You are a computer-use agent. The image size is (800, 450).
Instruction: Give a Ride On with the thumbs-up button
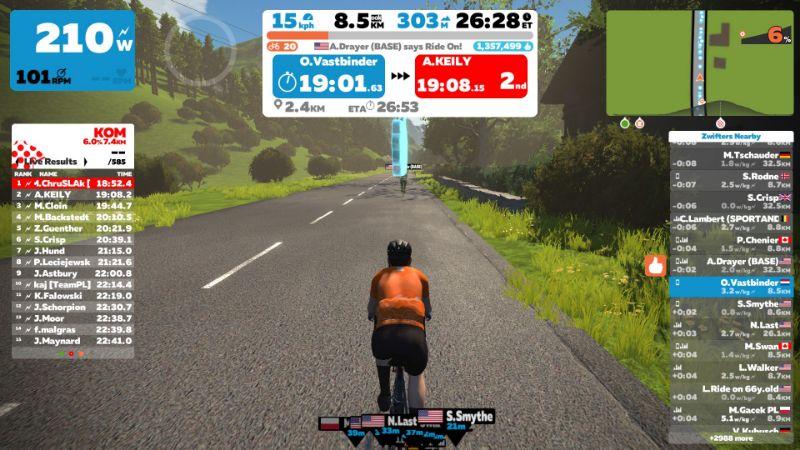click(x=656, y=266)
